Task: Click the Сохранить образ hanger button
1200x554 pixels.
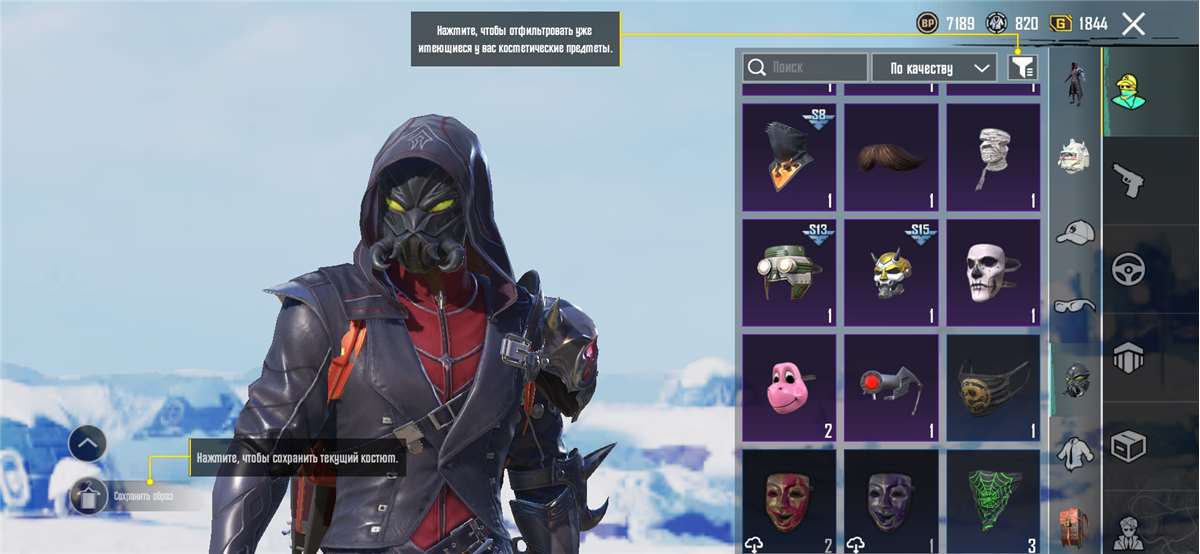Action: coord(88,495)
